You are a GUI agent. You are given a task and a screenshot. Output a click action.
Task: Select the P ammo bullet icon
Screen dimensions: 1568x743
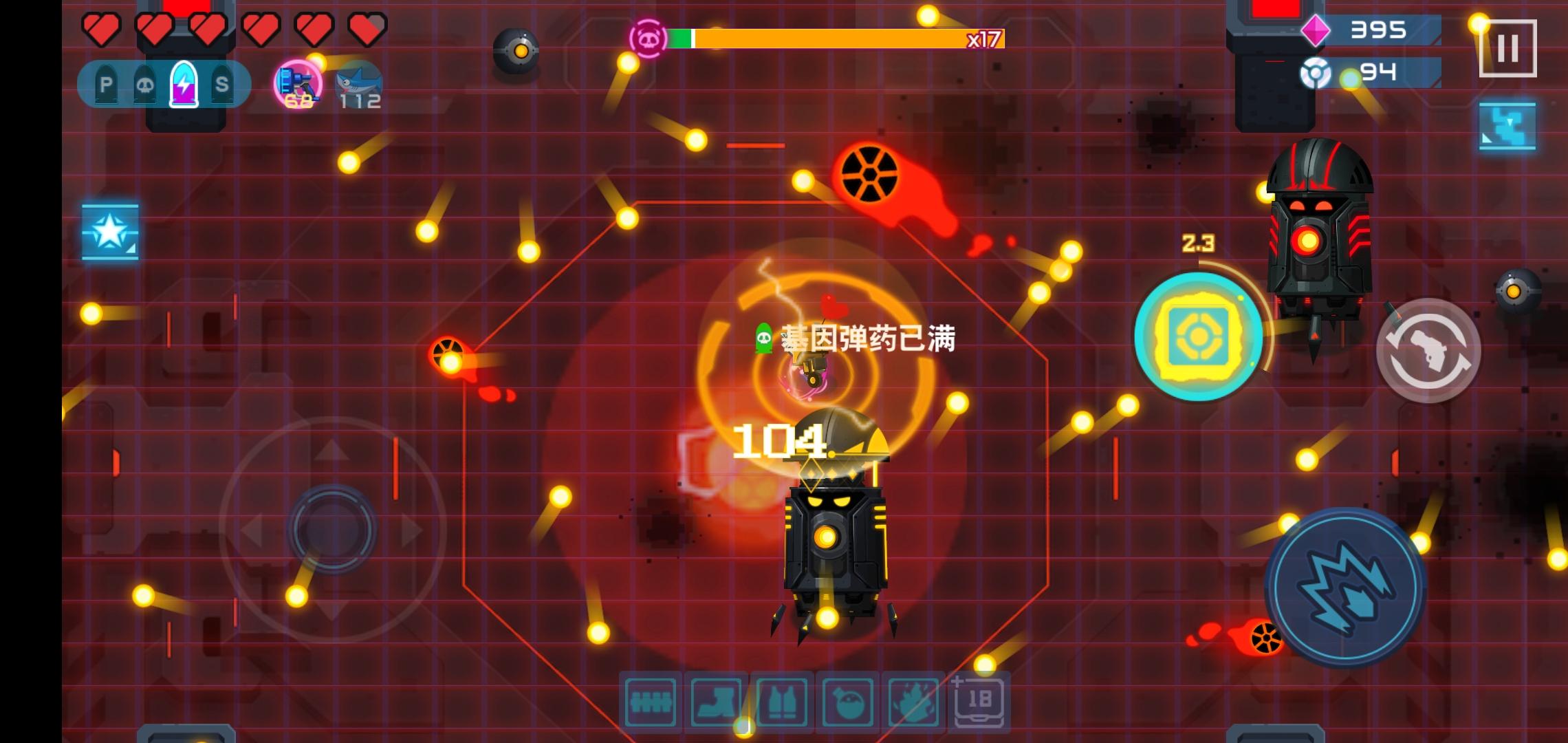coord(105,85)
